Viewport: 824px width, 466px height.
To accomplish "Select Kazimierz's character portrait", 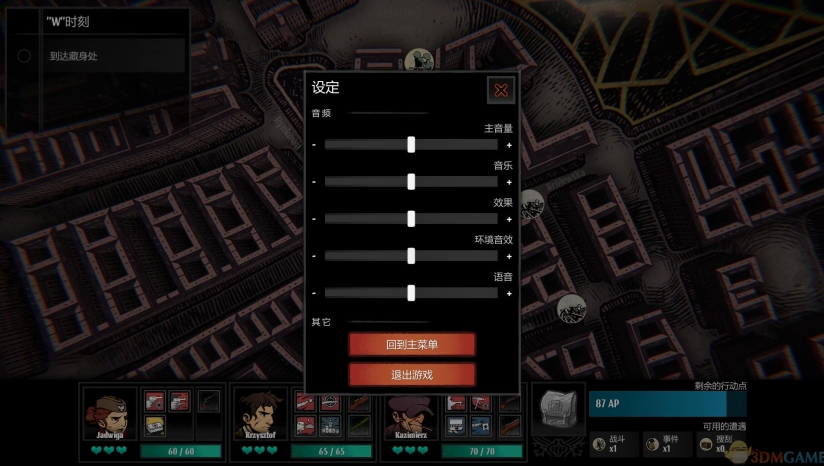I will pyautogui.click(x=410, y=412).
